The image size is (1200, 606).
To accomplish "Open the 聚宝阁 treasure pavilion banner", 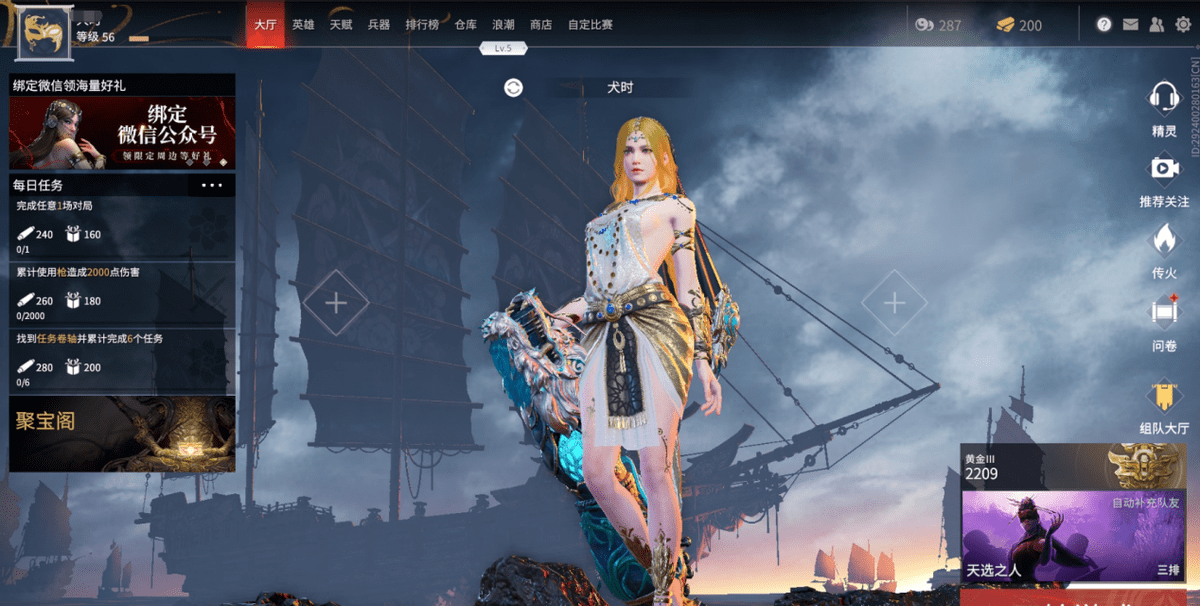I will point(122,433).
